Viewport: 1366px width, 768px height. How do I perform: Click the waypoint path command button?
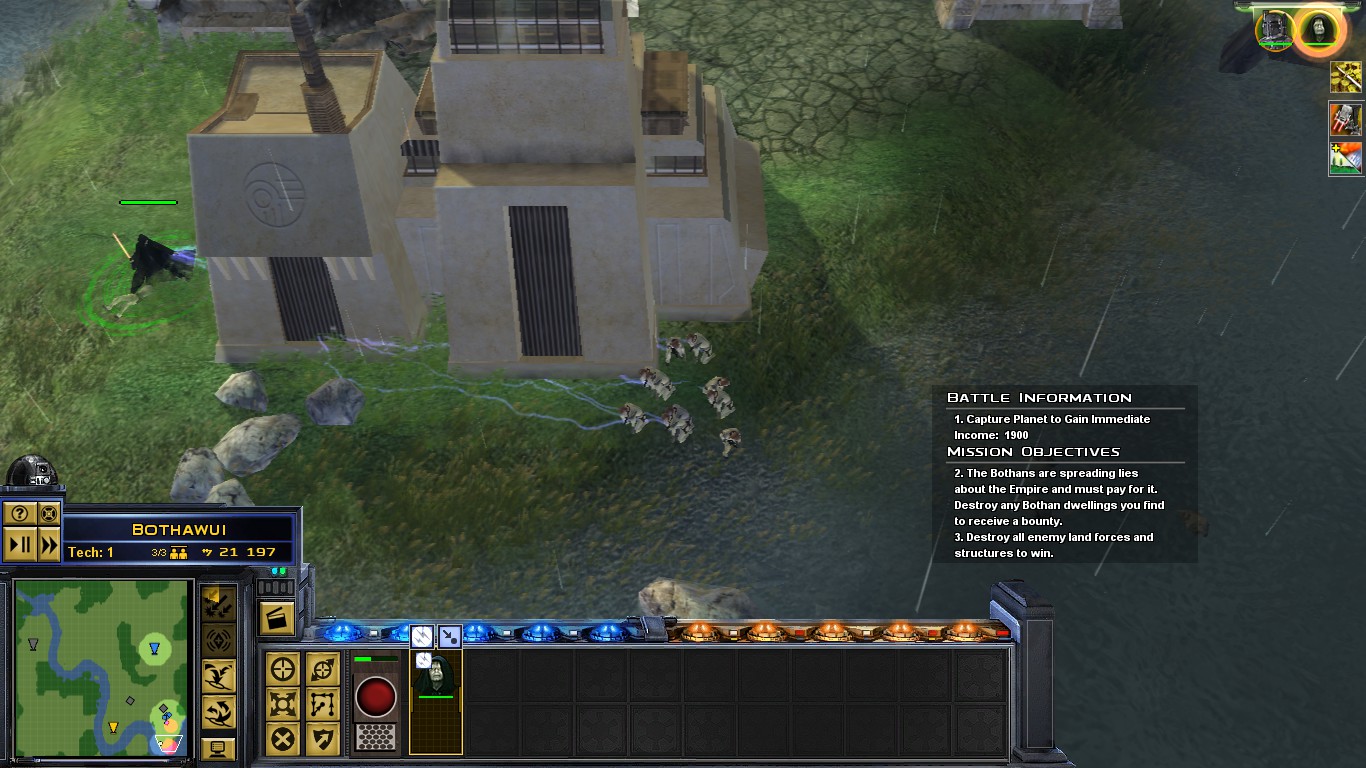(322, 704)
